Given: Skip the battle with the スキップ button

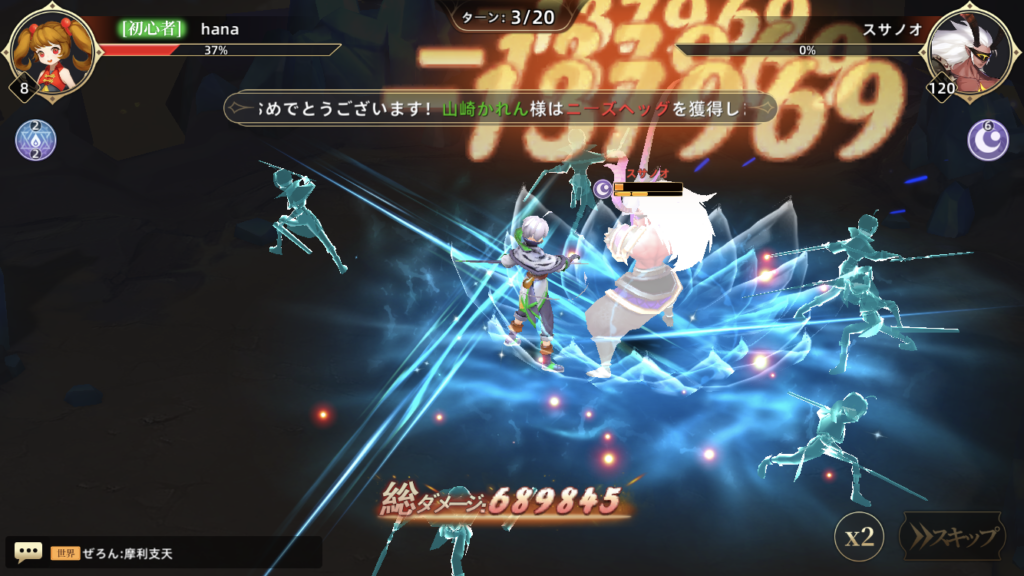Looking at the screenshot, I should coord(954,537).
